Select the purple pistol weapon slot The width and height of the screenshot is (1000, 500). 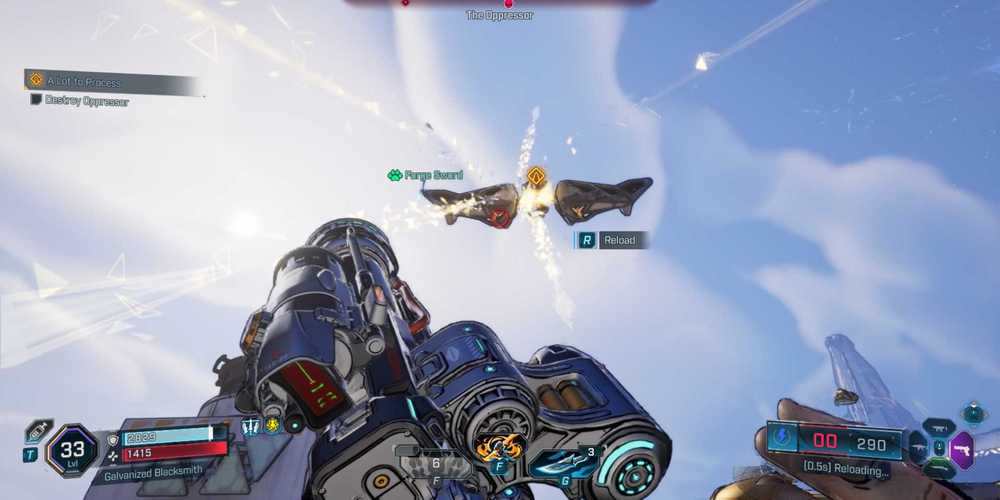coord(961,450)
